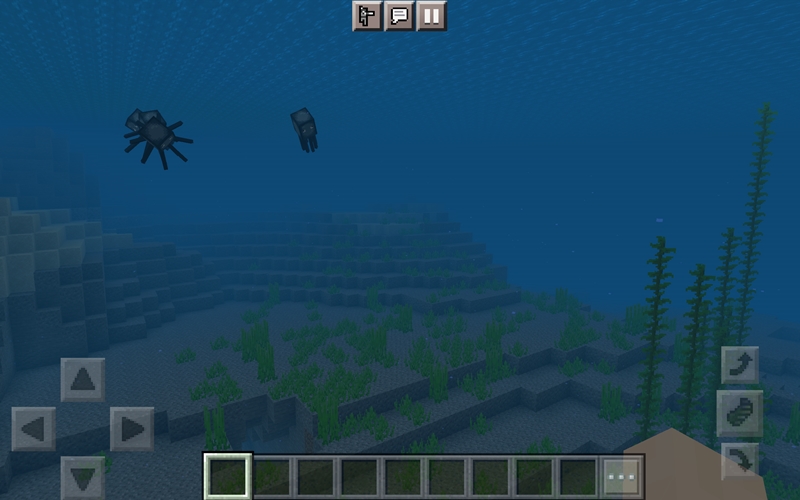Image resolution: width=800 pixels, height=500 pixels.
Task: Swim upward with the ascend arrow button
Action: [740, 365]
